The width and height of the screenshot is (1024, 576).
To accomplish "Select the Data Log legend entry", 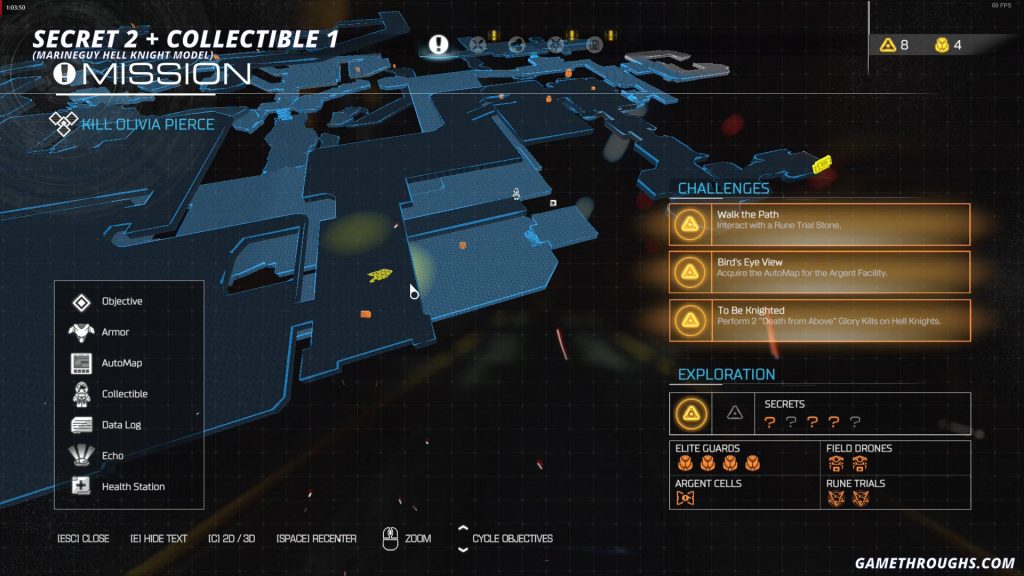I will [x=120, y=425].
